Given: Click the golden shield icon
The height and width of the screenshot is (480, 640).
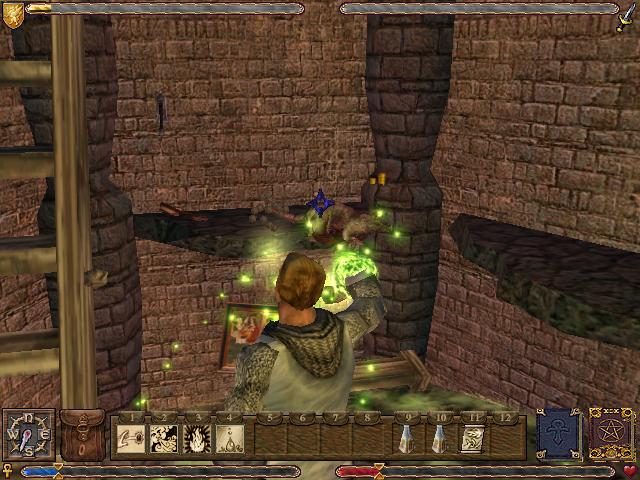Looking at the screenshot, I should [x=13, y=13].
